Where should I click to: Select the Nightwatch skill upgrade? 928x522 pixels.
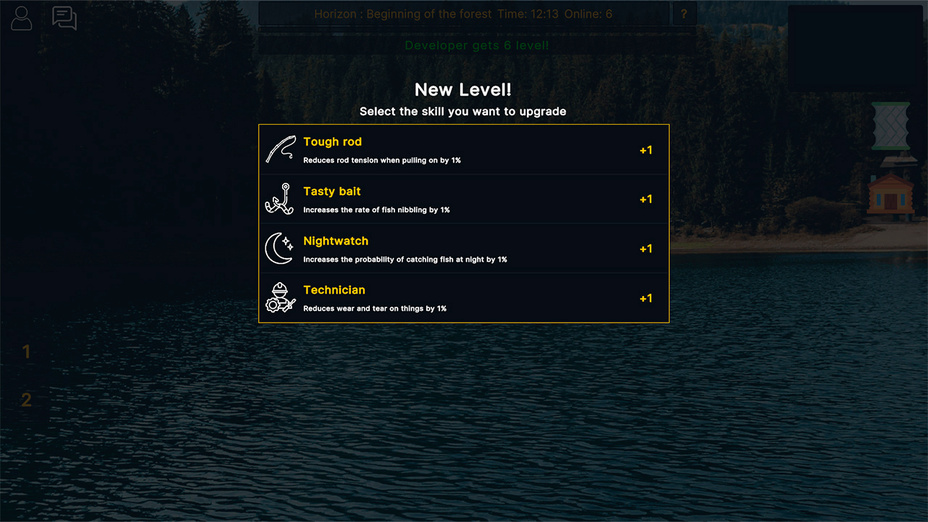463,248
